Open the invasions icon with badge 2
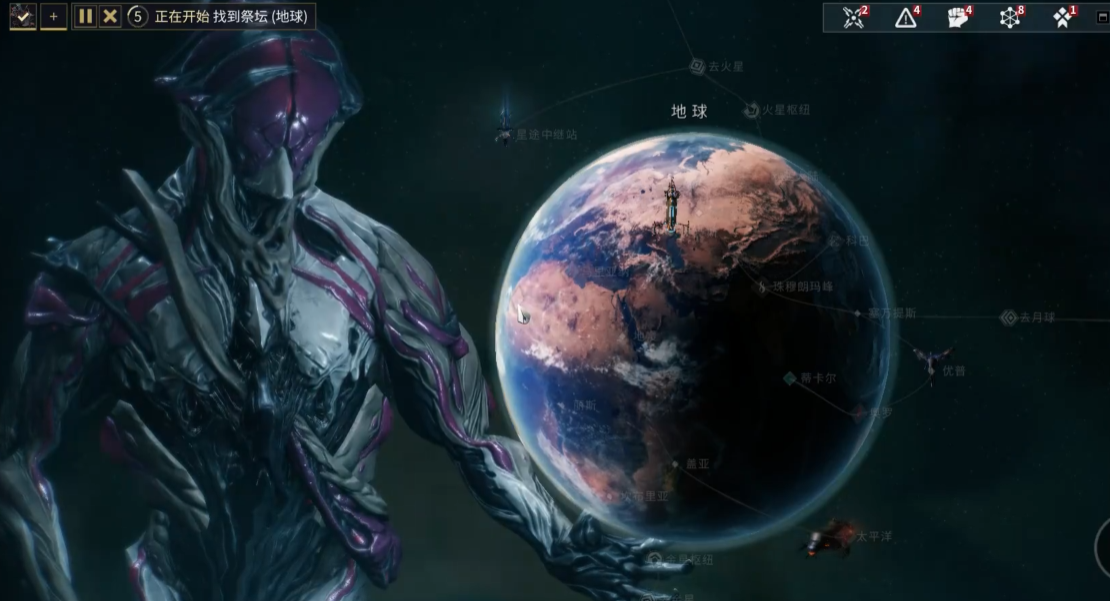This screenshot has width=1110, height=601. point(853,17)
